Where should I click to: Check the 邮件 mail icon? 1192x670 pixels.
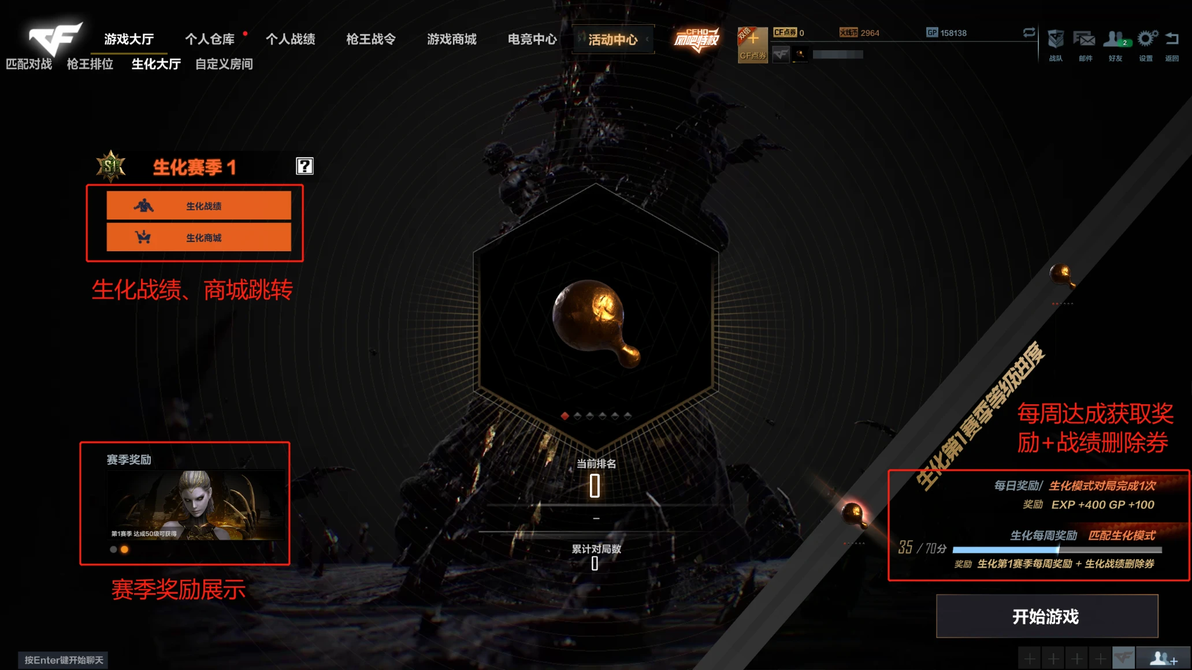1085,43
